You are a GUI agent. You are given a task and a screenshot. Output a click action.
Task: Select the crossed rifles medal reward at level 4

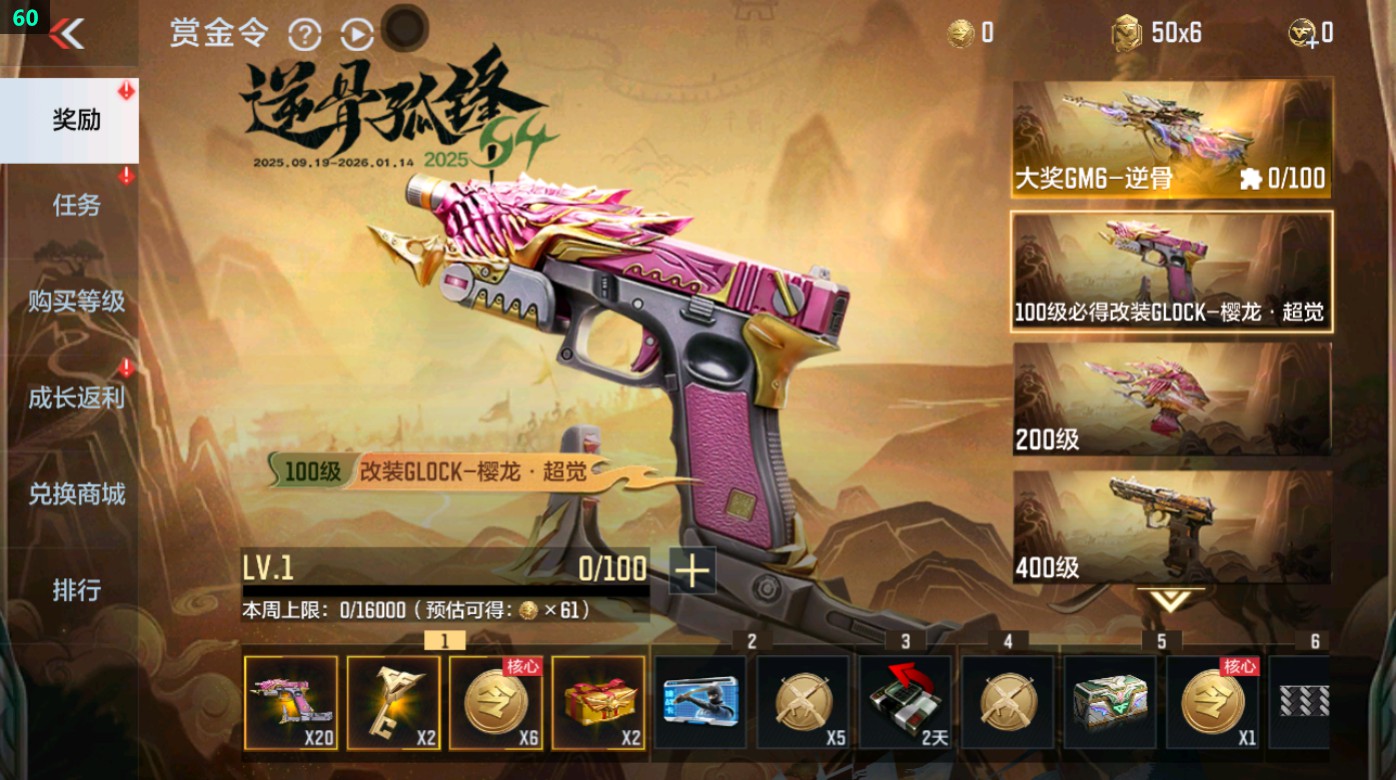(1008, 703)
